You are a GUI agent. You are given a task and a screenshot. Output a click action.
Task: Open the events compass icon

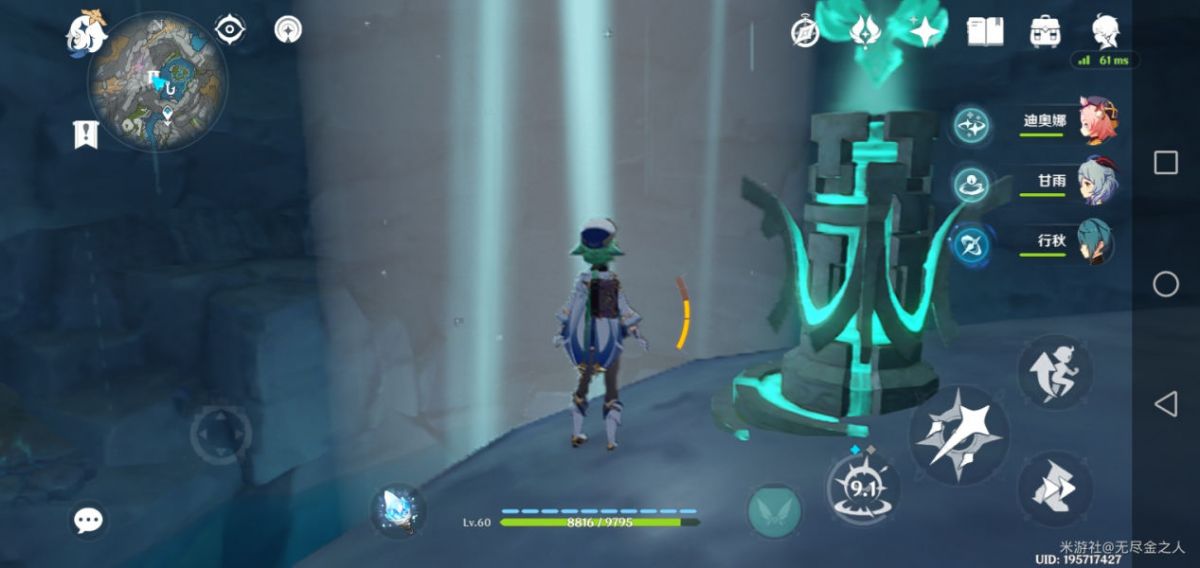point(805,31)
